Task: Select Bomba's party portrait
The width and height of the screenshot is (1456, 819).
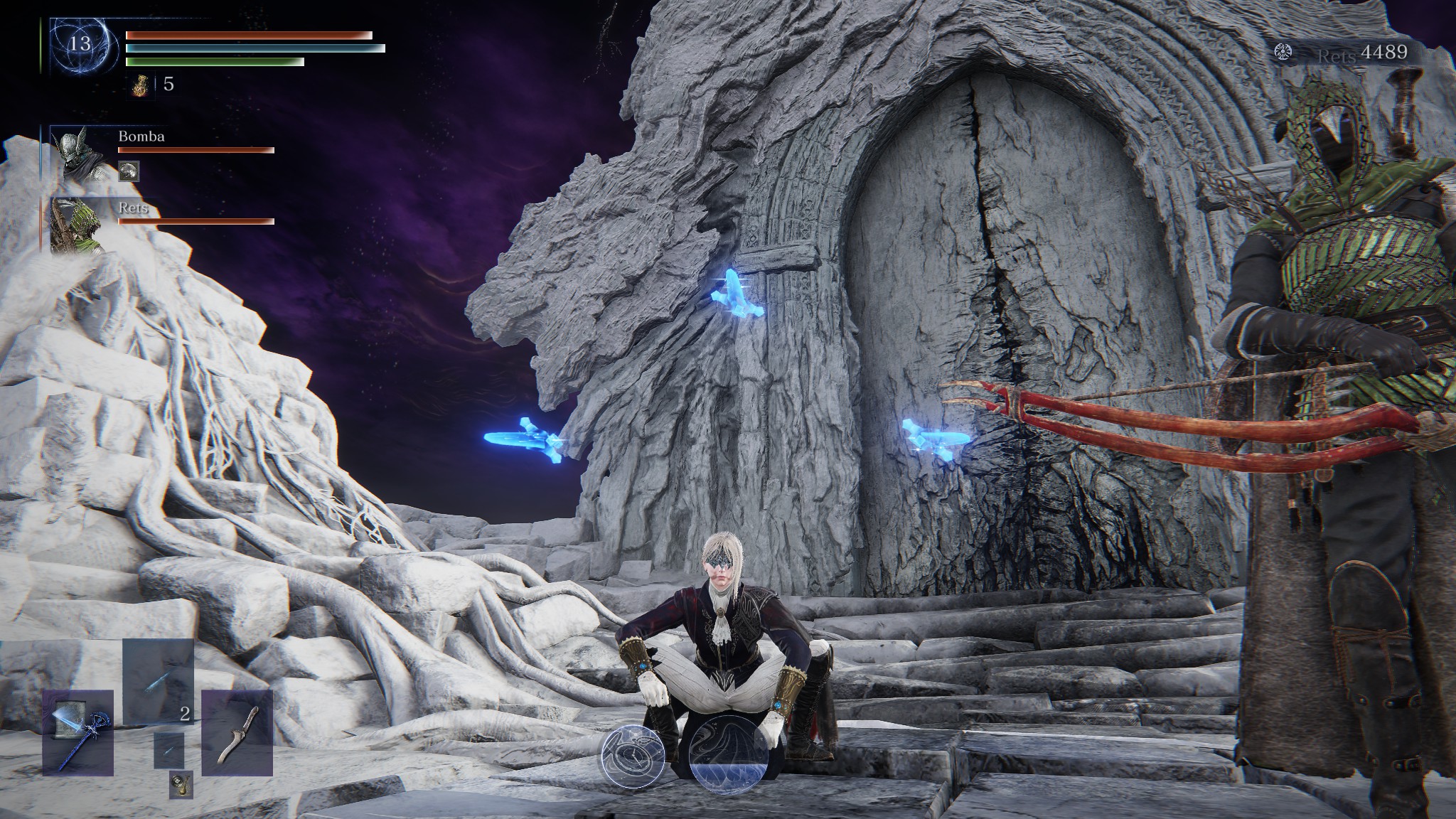Action: click(x=77, y=154)
